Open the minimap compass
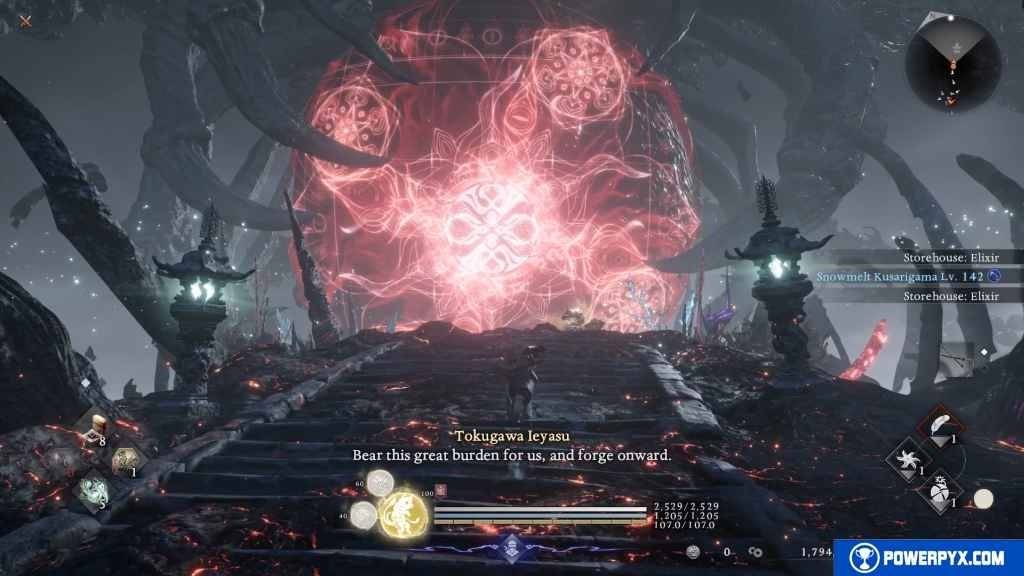This screenshot has height=576, width=1024. [952, 64]
